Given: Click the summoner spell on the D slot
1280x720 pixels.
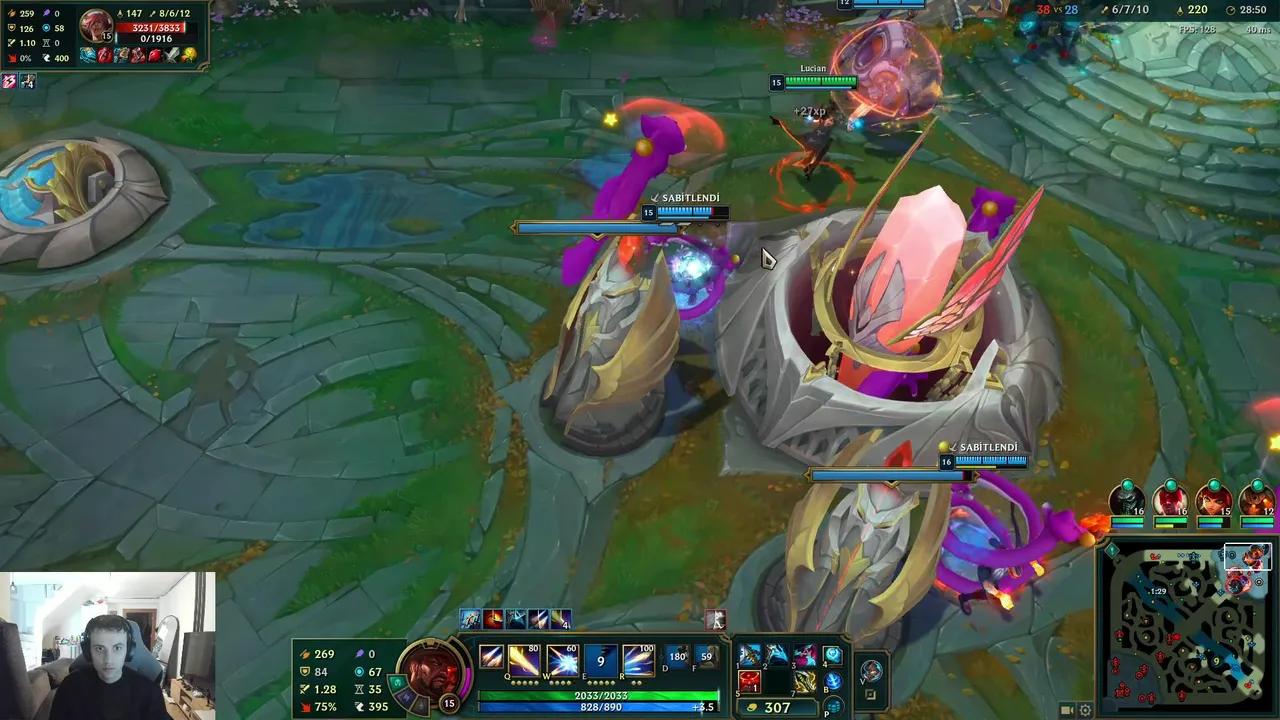Looking at the screenshot, I should pyautogui.click(x=675, y=657).
